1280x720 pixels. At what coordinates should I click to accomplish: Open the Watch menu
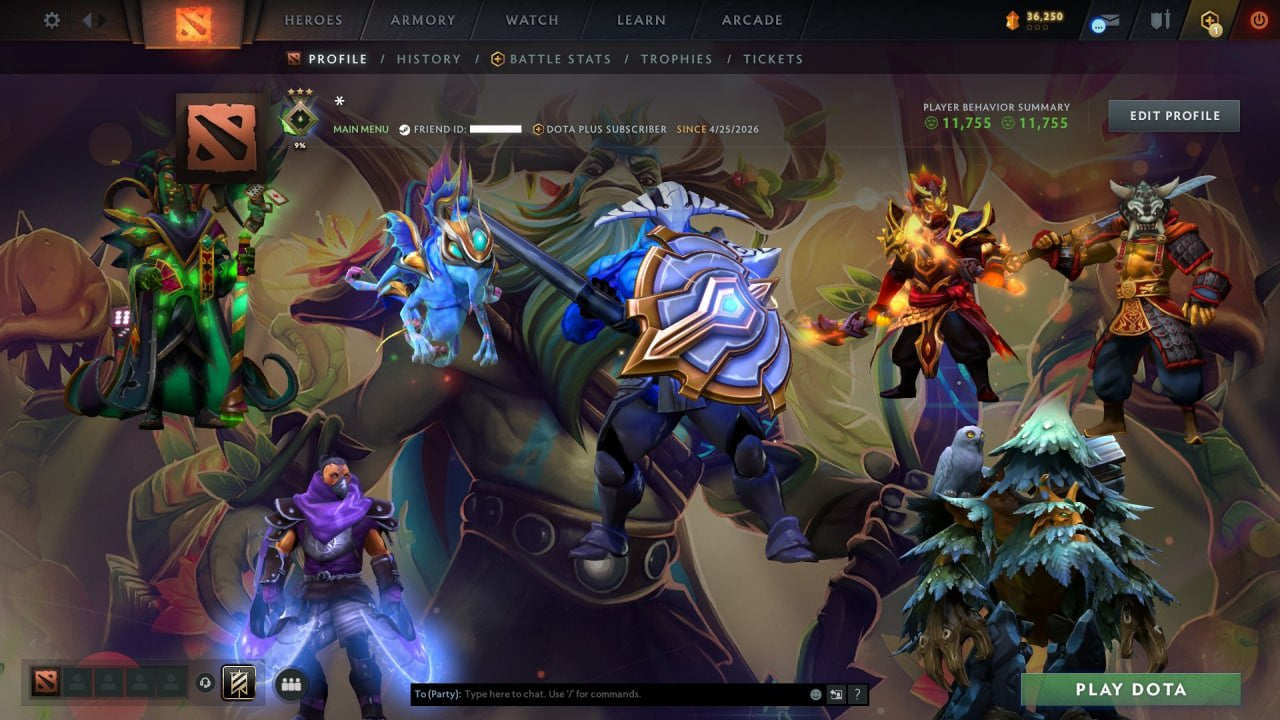(x=531, y=19)
